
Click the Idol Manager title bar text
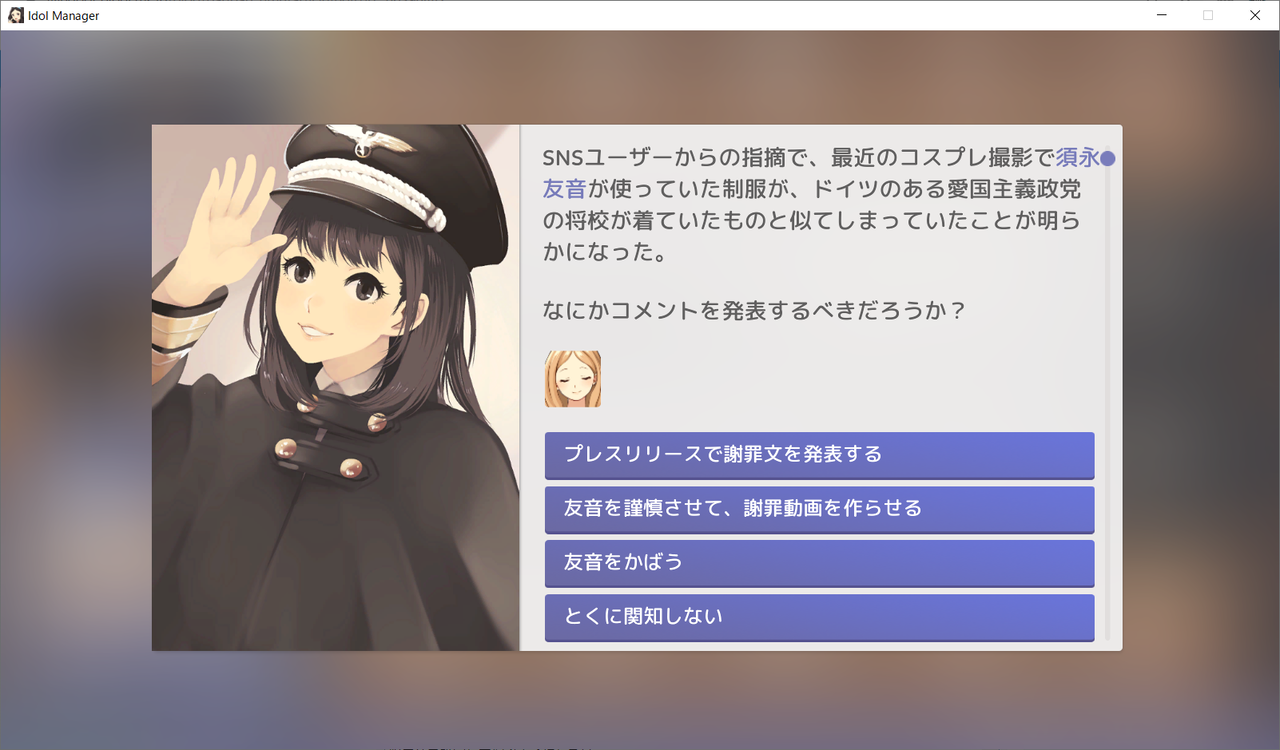point(63,15)
